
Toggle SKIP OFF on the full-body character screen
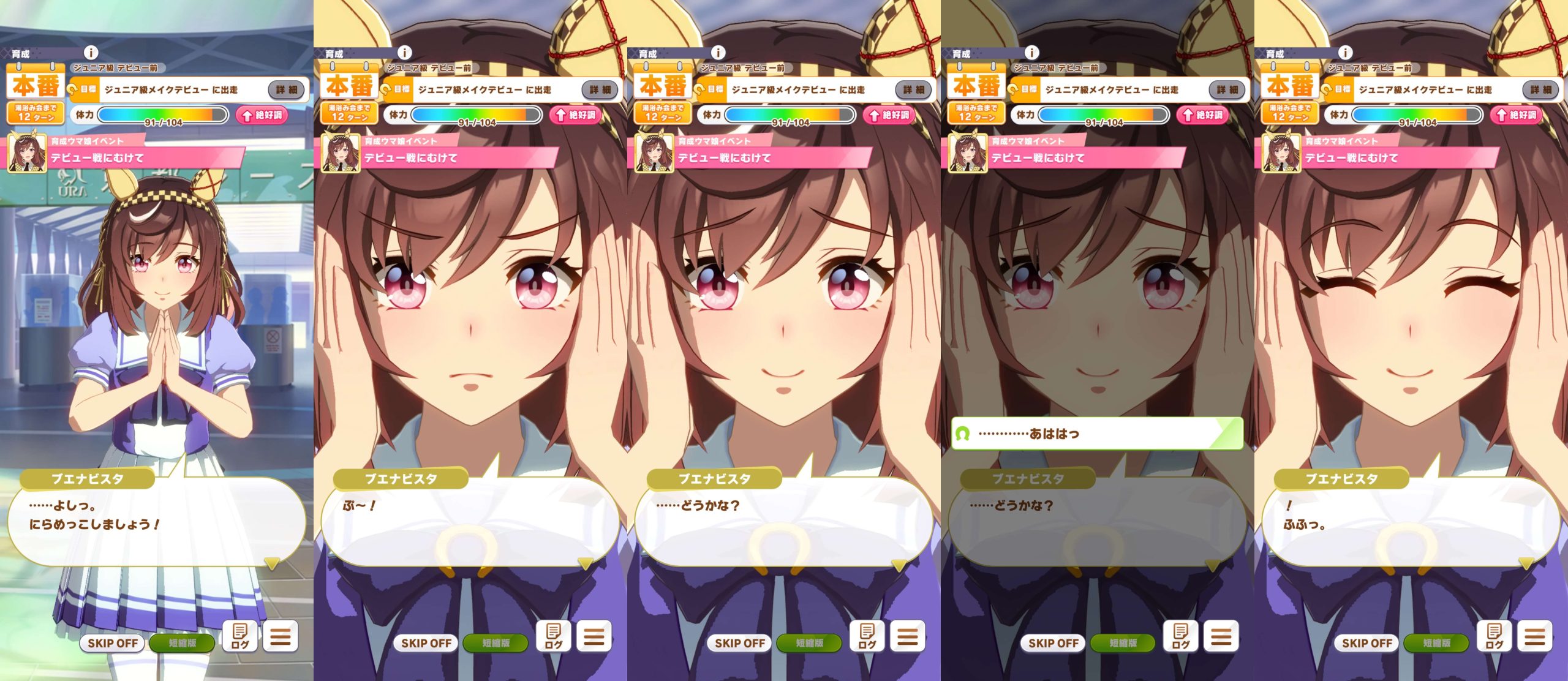coord(113,643)
